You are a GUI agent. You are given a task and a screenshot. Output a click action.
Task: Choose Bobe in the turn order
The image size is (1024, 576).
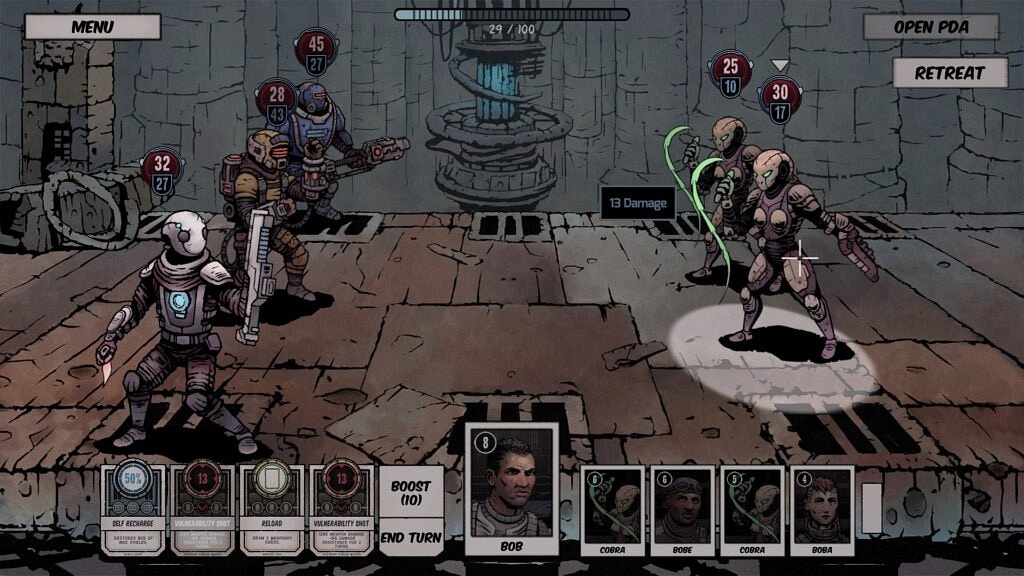tap(682, 510)
